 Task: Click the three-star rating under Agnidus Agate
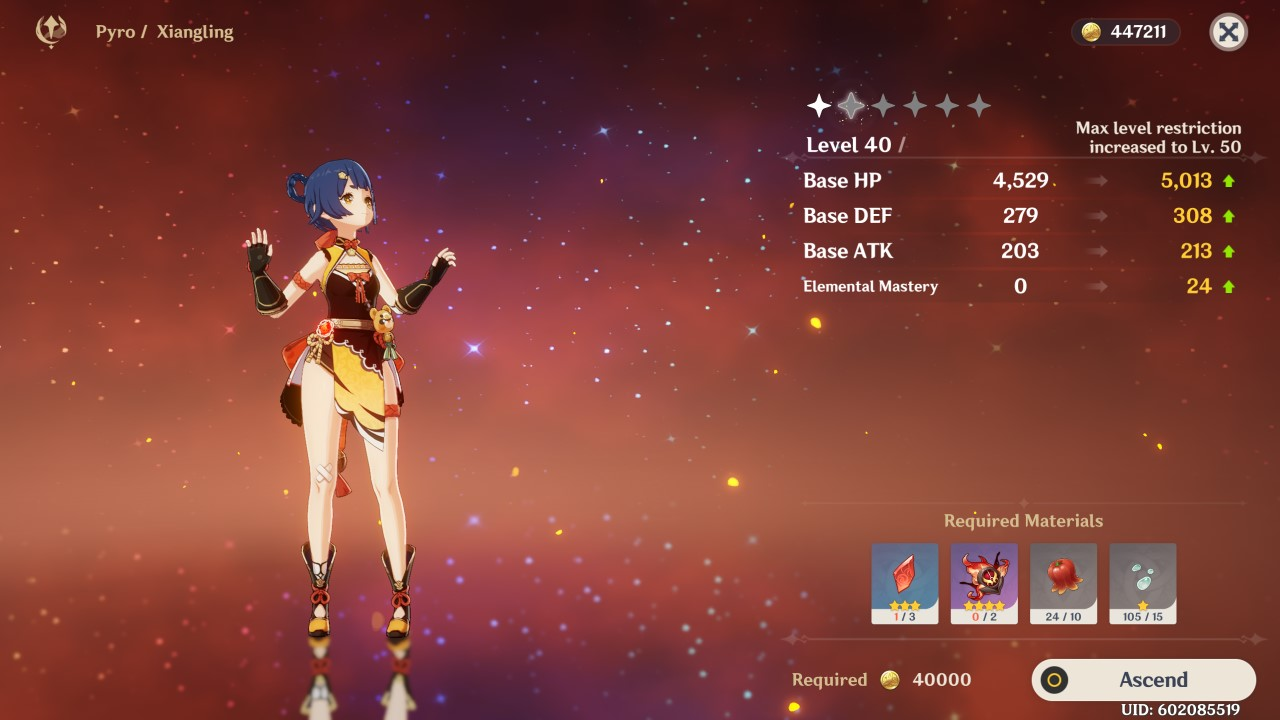coord(905,604)
